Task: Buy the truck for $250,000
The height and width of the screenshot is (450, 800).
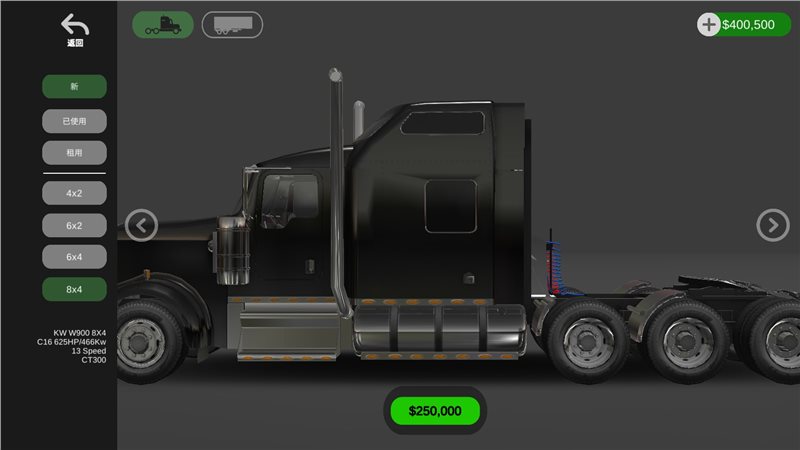Action: 435,410
